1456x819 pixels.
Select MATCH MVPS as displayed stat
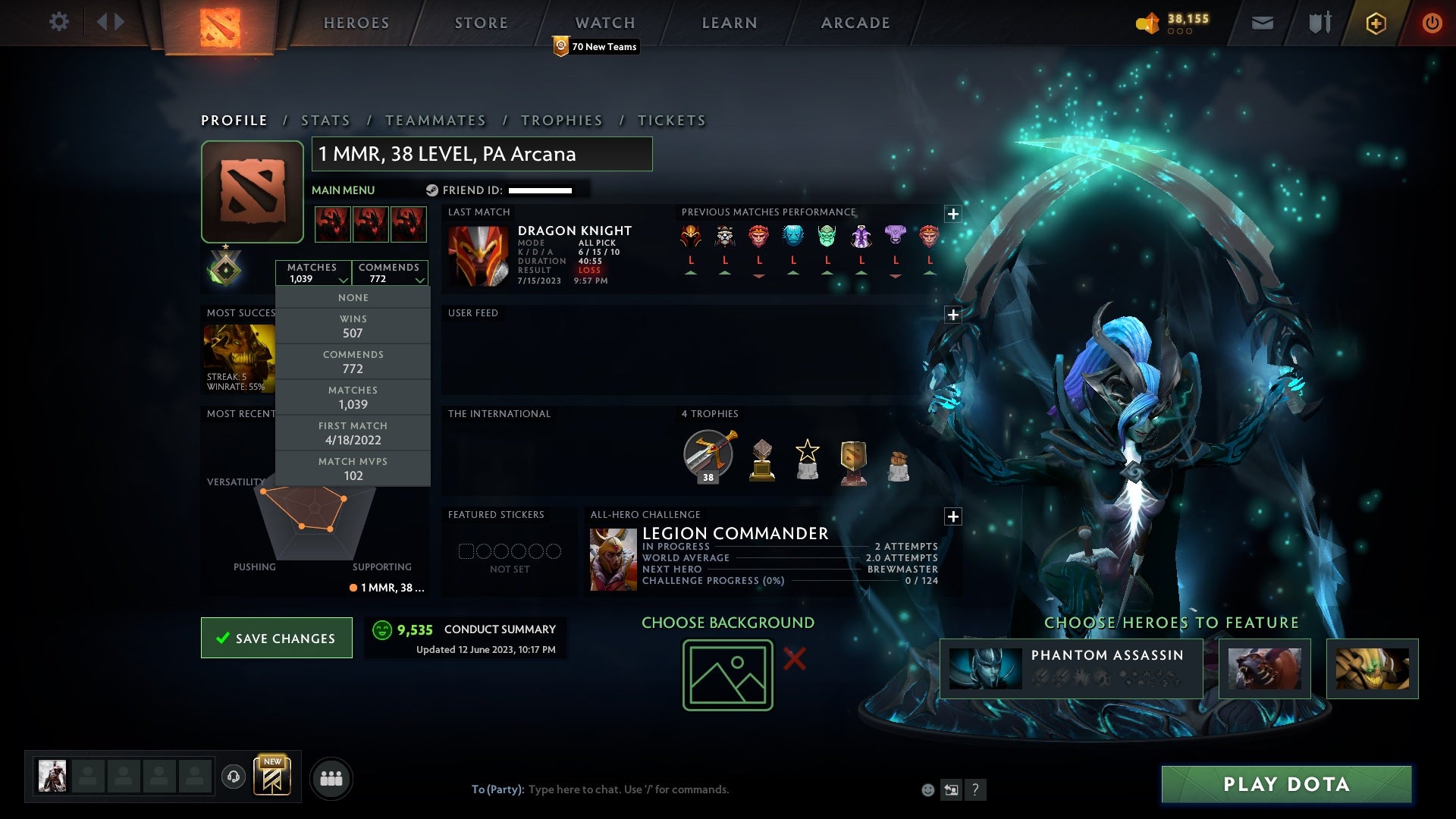(353, 468)
